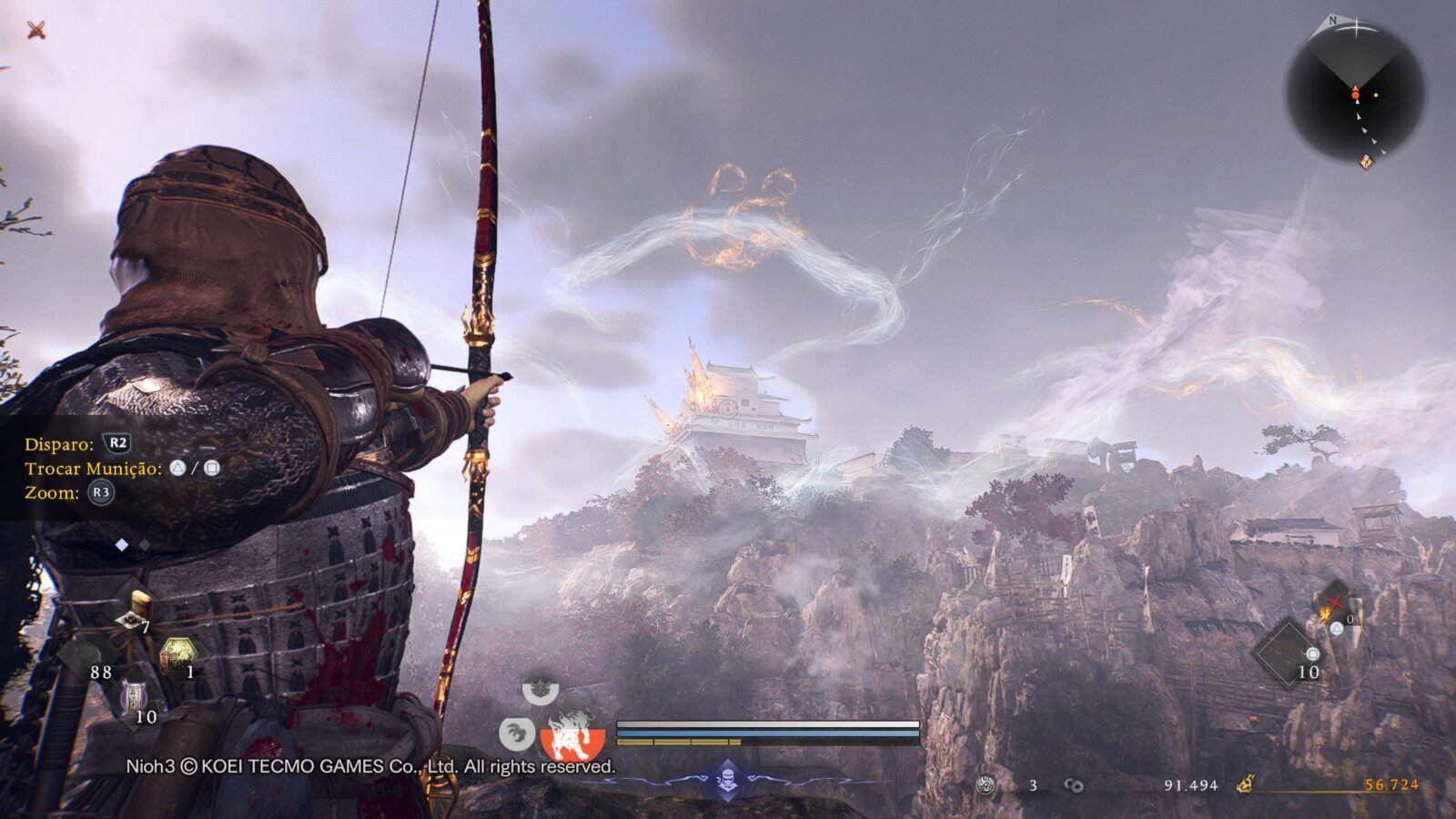Click the ninja style emblem
This screenshot has height=819, width=1456.
[x=727, y=779]
